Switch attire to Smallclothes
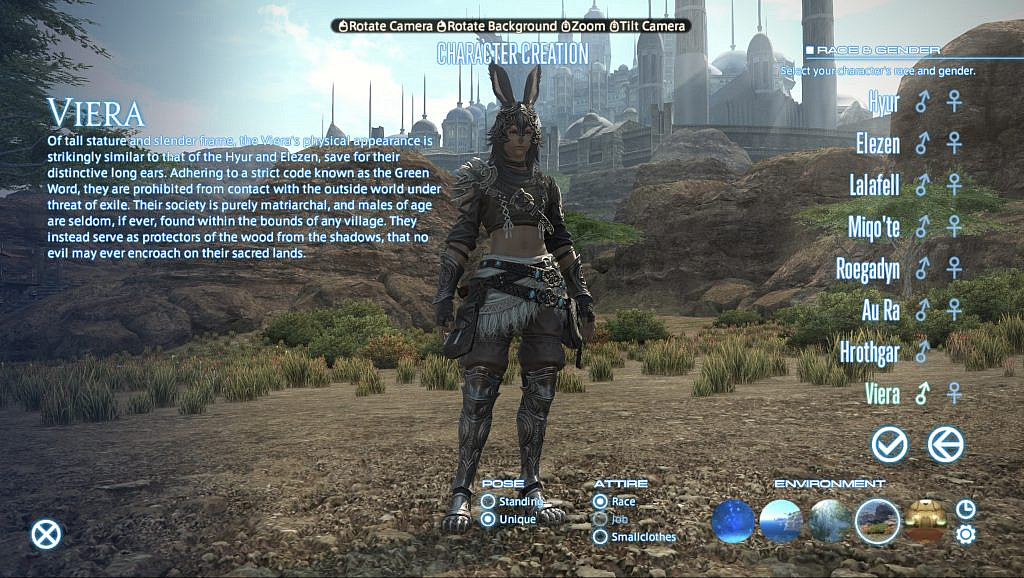This screenshot has height=578, width=1024. tap(600, 537)
